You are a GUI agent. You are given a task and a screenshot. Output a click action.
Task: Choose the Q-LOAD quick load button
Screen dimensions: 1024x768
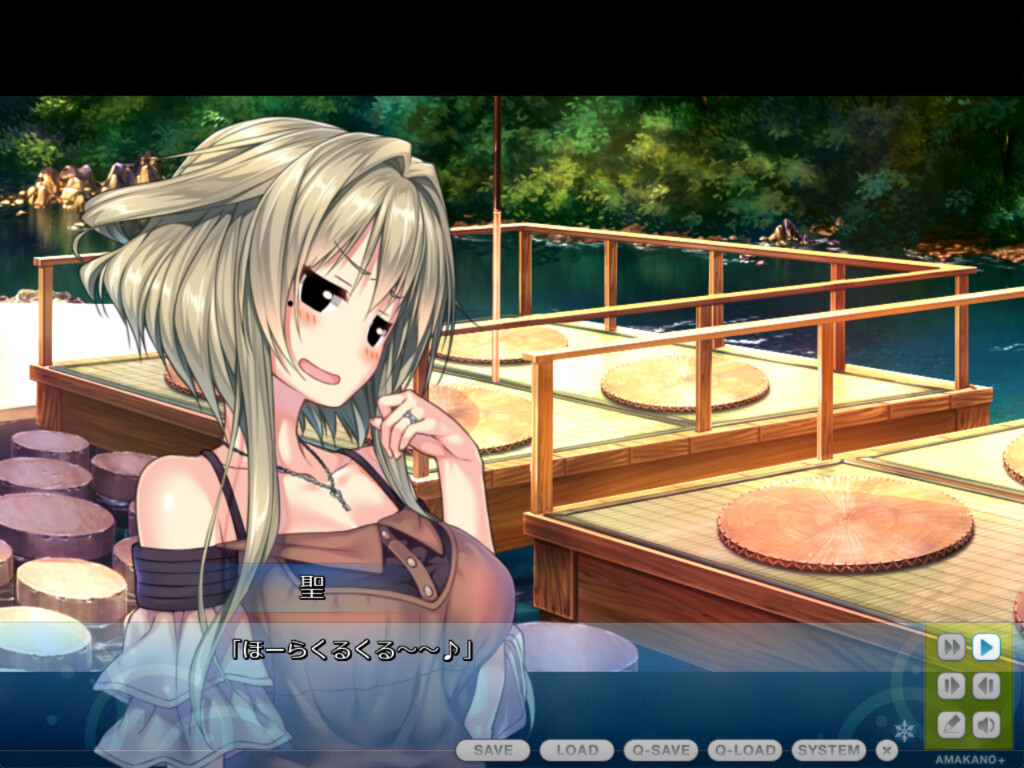(745, 750)
